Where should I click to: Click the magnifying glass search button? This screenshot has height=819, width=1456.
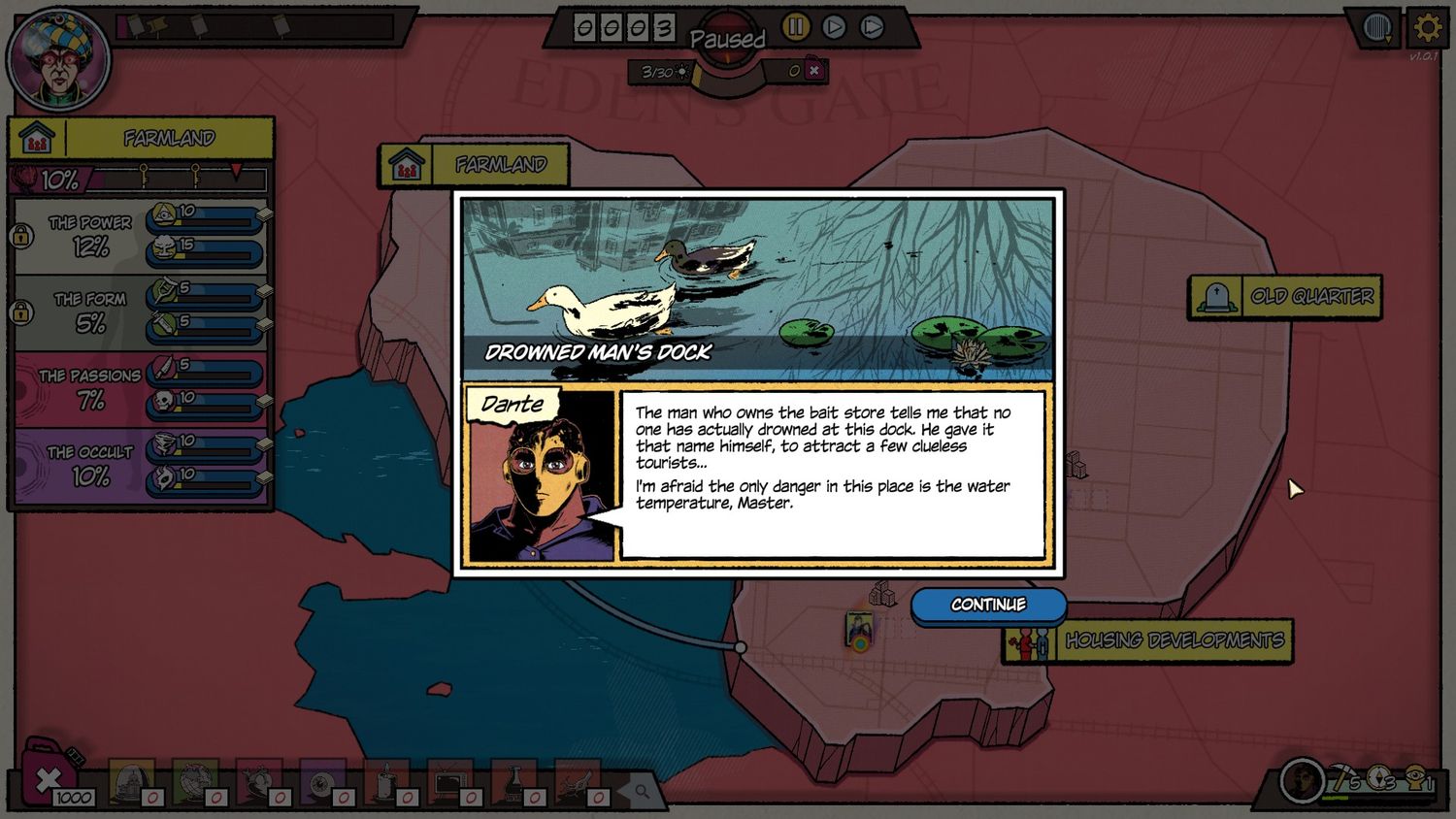642,791
